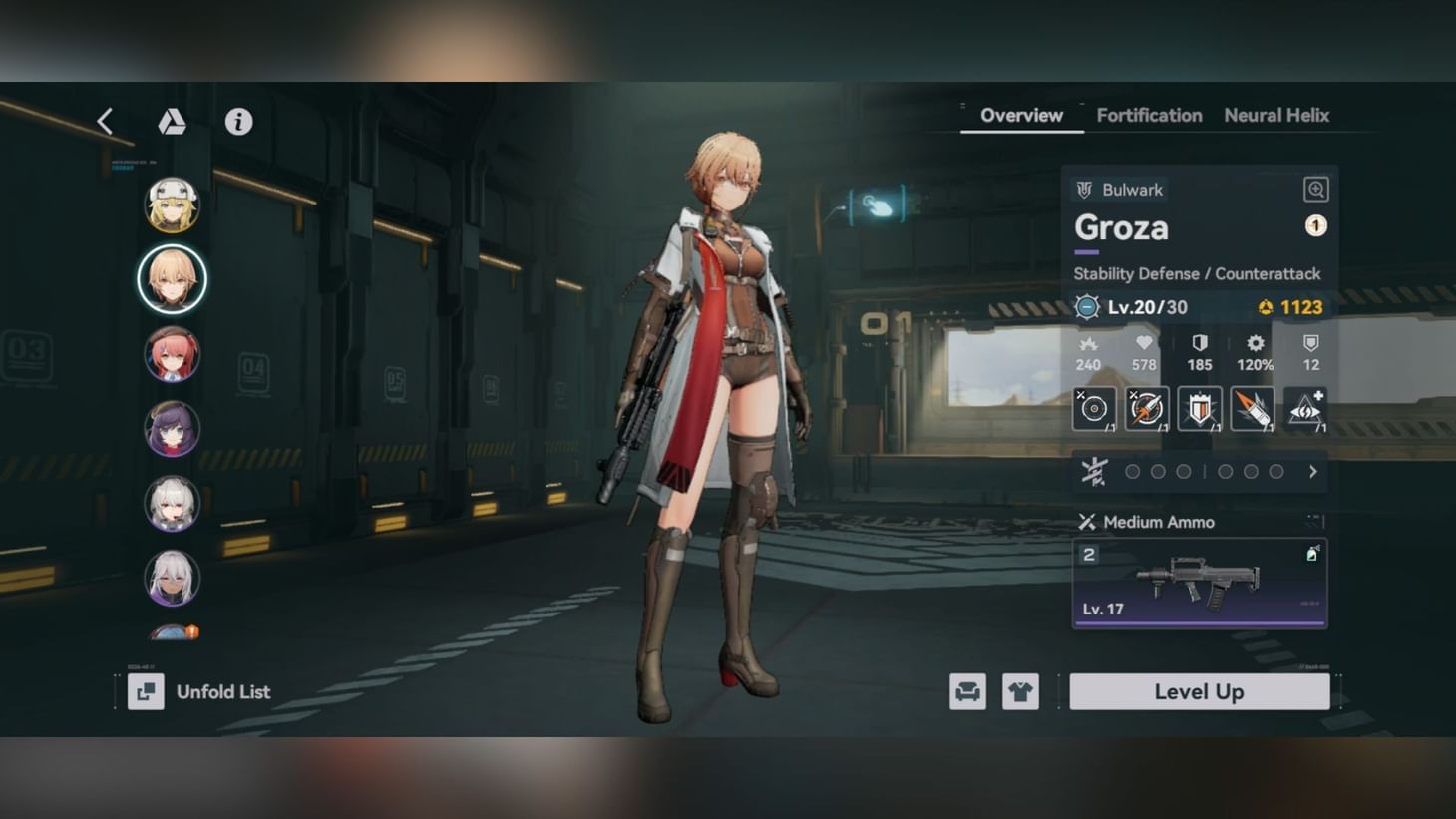
Task: Open the outfit change T-shirt icon
Action: click(x=1019, y=691)
